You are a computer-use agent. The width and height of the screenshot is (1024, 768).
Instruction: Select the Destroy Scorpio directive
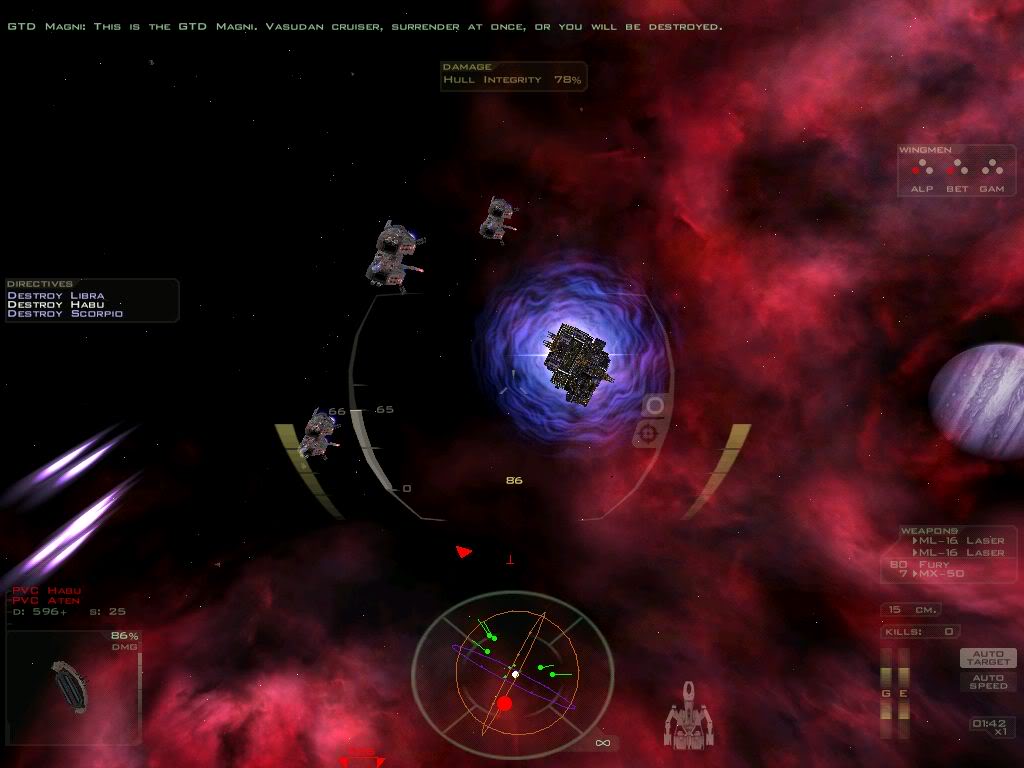click(x=64, y=314)
